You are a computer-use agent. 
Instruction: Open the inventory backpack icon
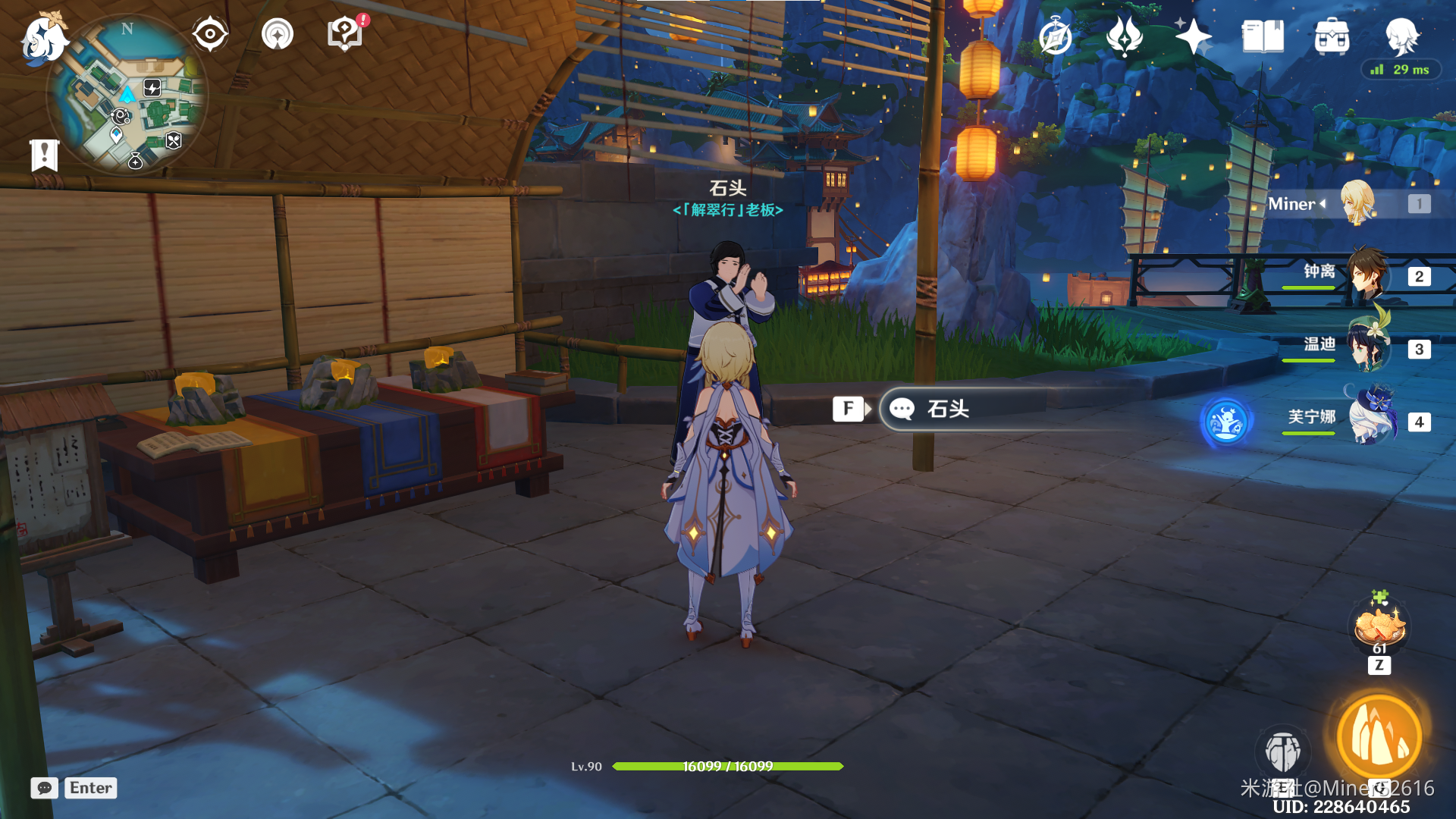point(1332,36)
